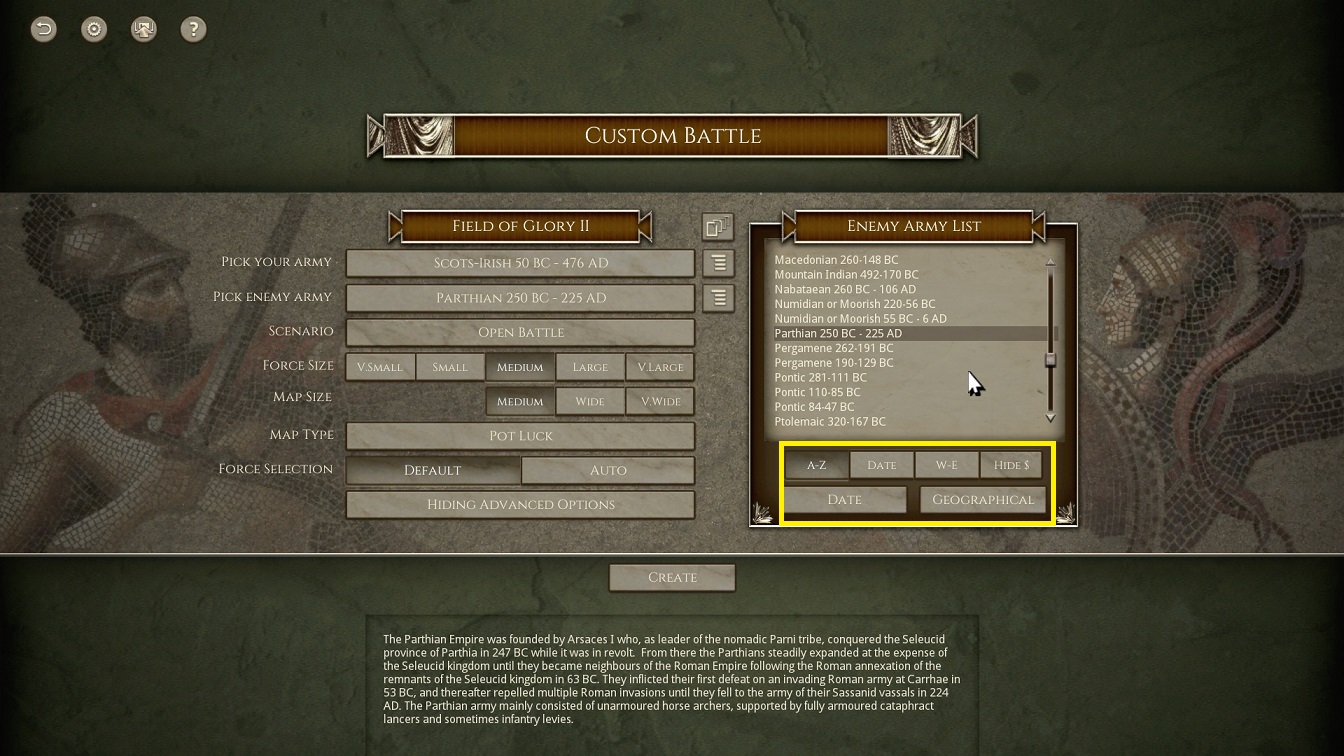Set force size to V.Small
The height and width of the screenshot is (756, 1344).
380,367
